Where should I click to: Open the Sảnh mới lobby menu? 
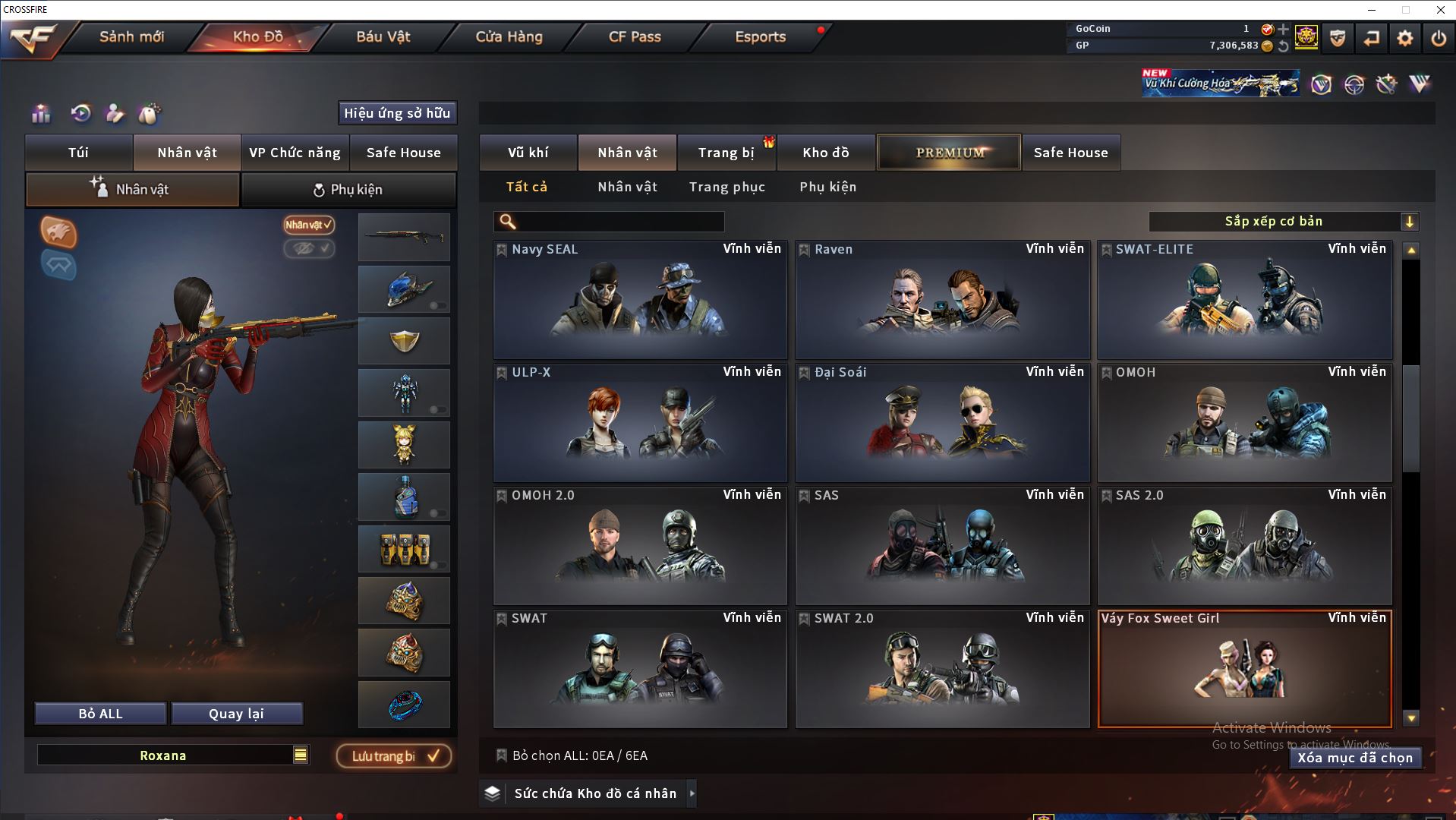[x=131, y=36]
